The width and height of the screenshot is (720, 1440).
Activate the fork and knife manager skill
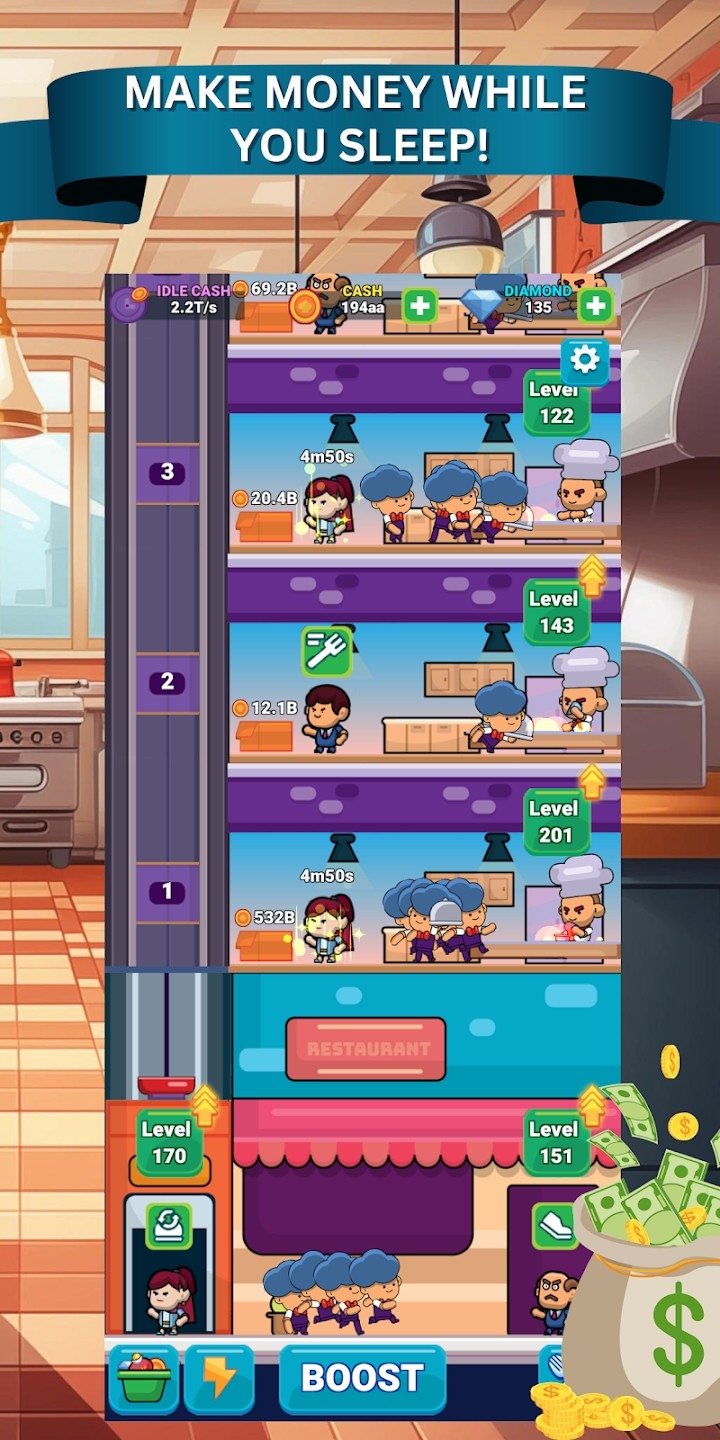(326, 651)
